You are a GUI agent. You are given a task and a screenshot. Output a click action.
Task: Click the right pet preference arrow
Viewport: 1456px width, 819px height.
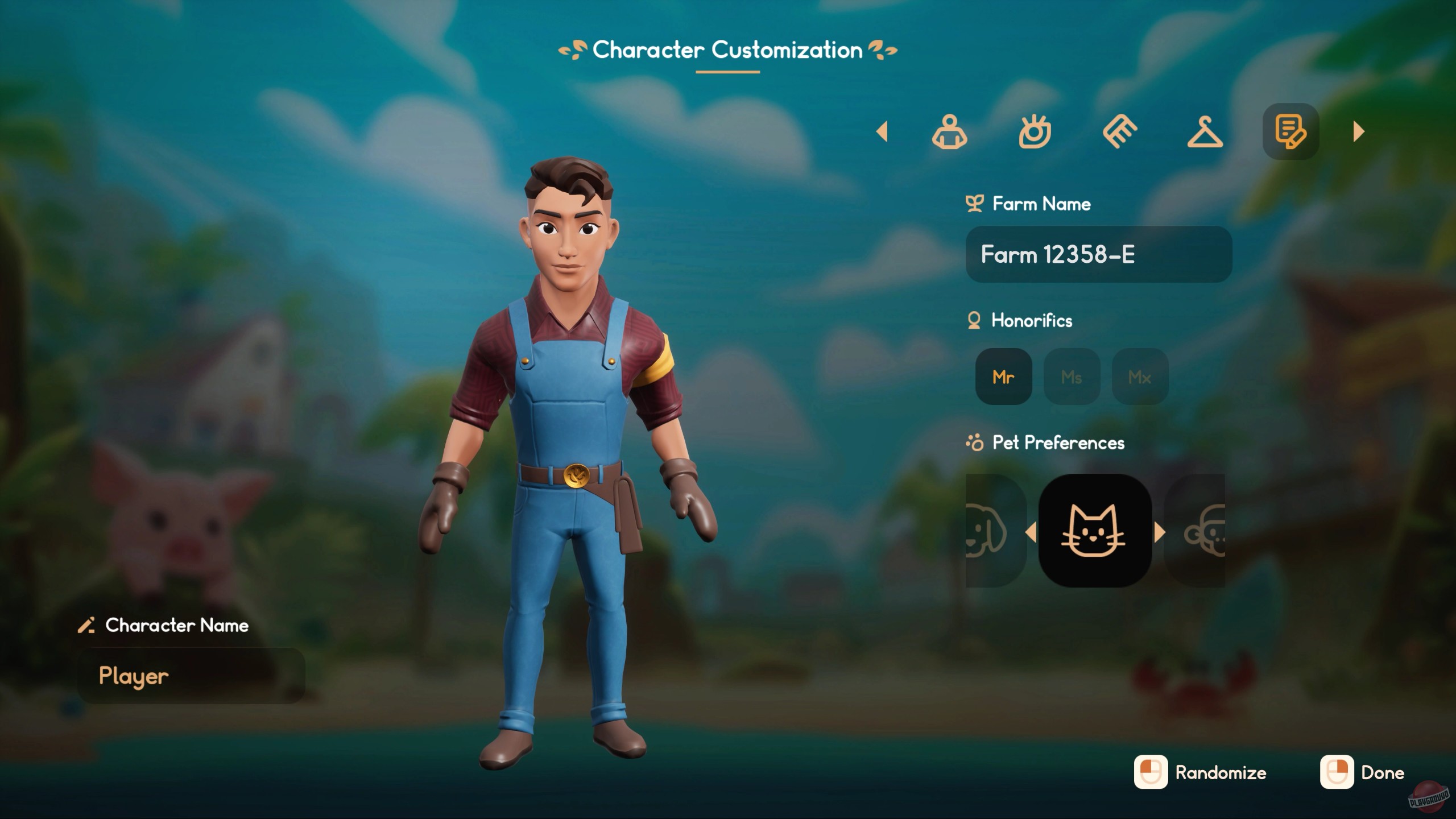point(1160,533)
